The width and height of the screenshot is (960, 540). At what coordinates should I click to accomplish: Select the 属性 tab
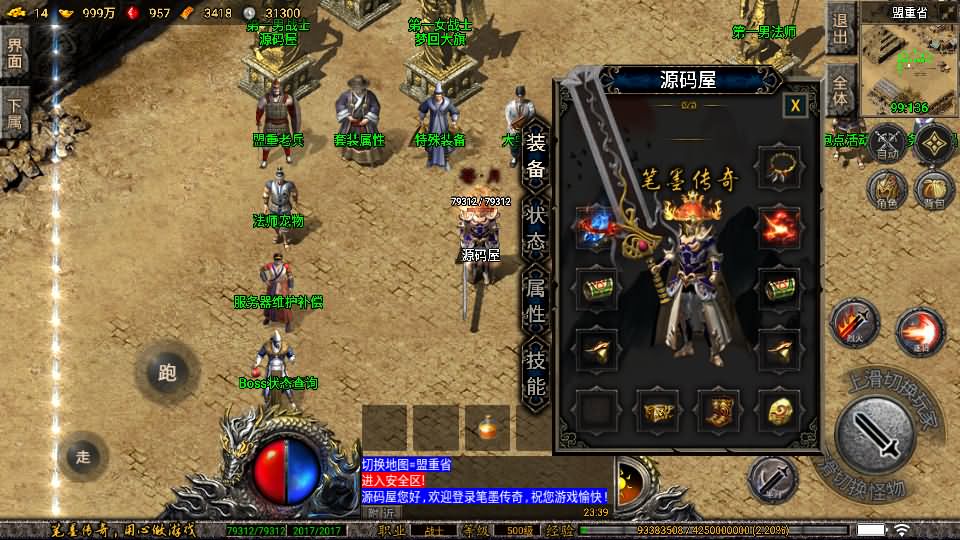(x=536, y=302)
